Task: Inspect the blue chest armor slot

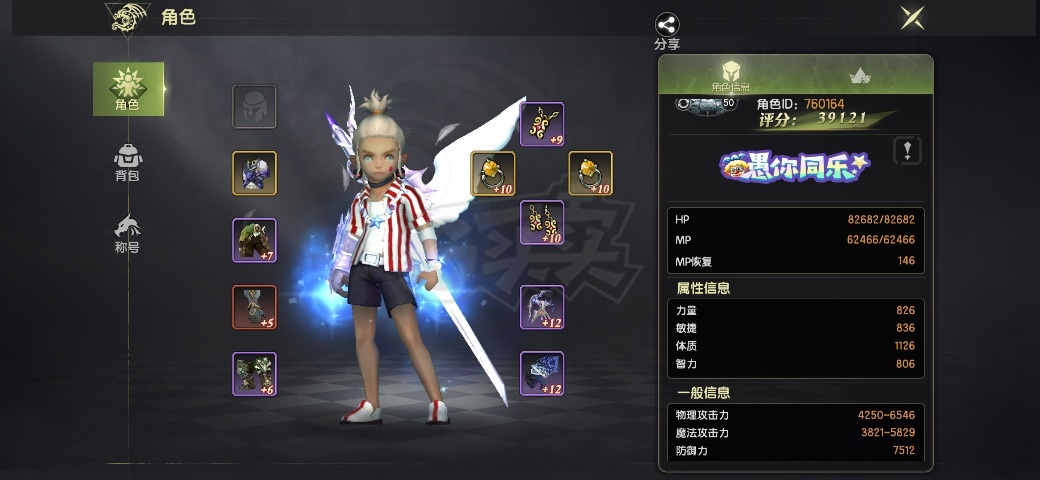Action: point(254,173)
